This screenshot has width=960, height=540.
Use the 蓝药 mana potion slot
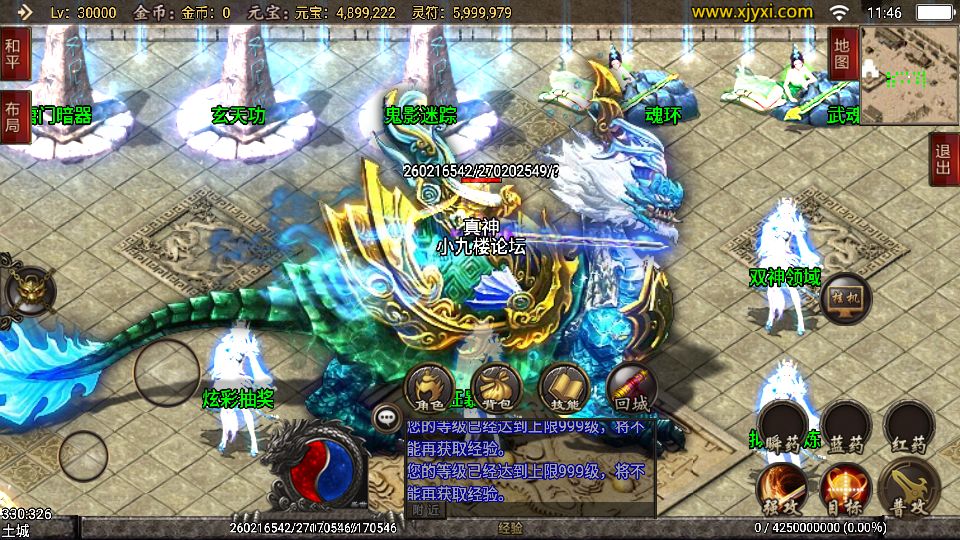(846, 427)
